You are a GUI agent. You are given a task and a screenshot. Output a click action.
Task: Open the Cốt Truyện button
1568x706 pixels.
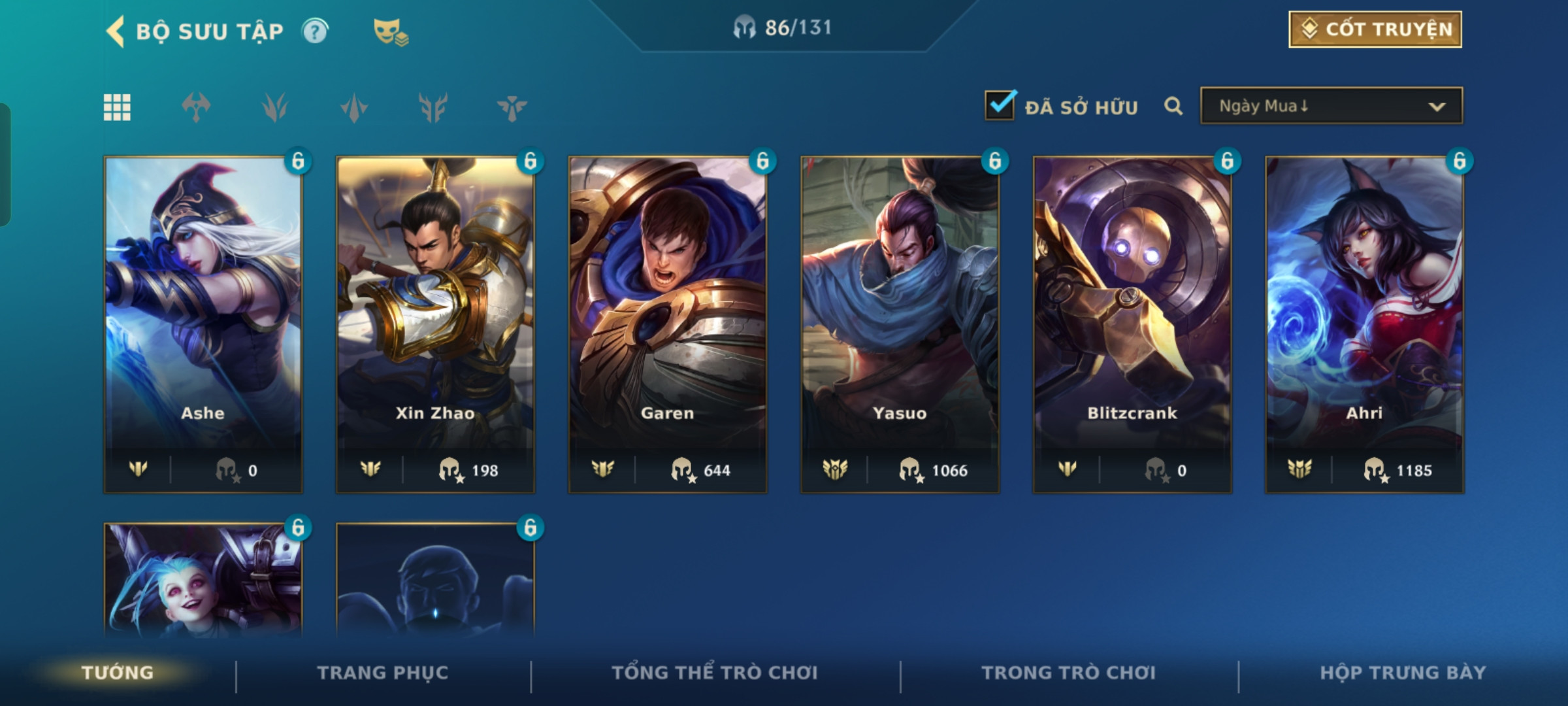tap(1375, 29)
